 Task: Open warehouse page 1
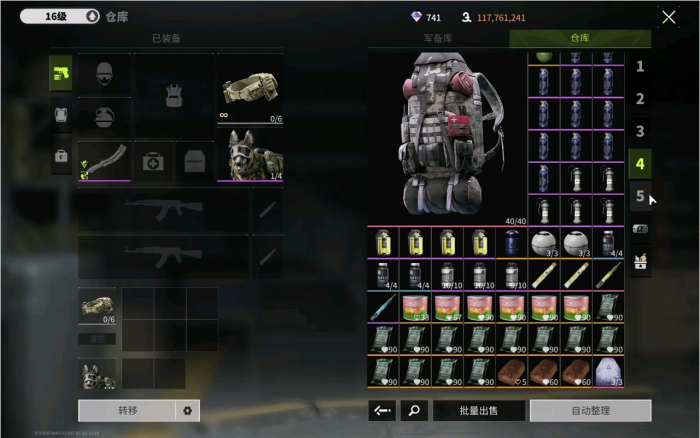coord(640,67)
